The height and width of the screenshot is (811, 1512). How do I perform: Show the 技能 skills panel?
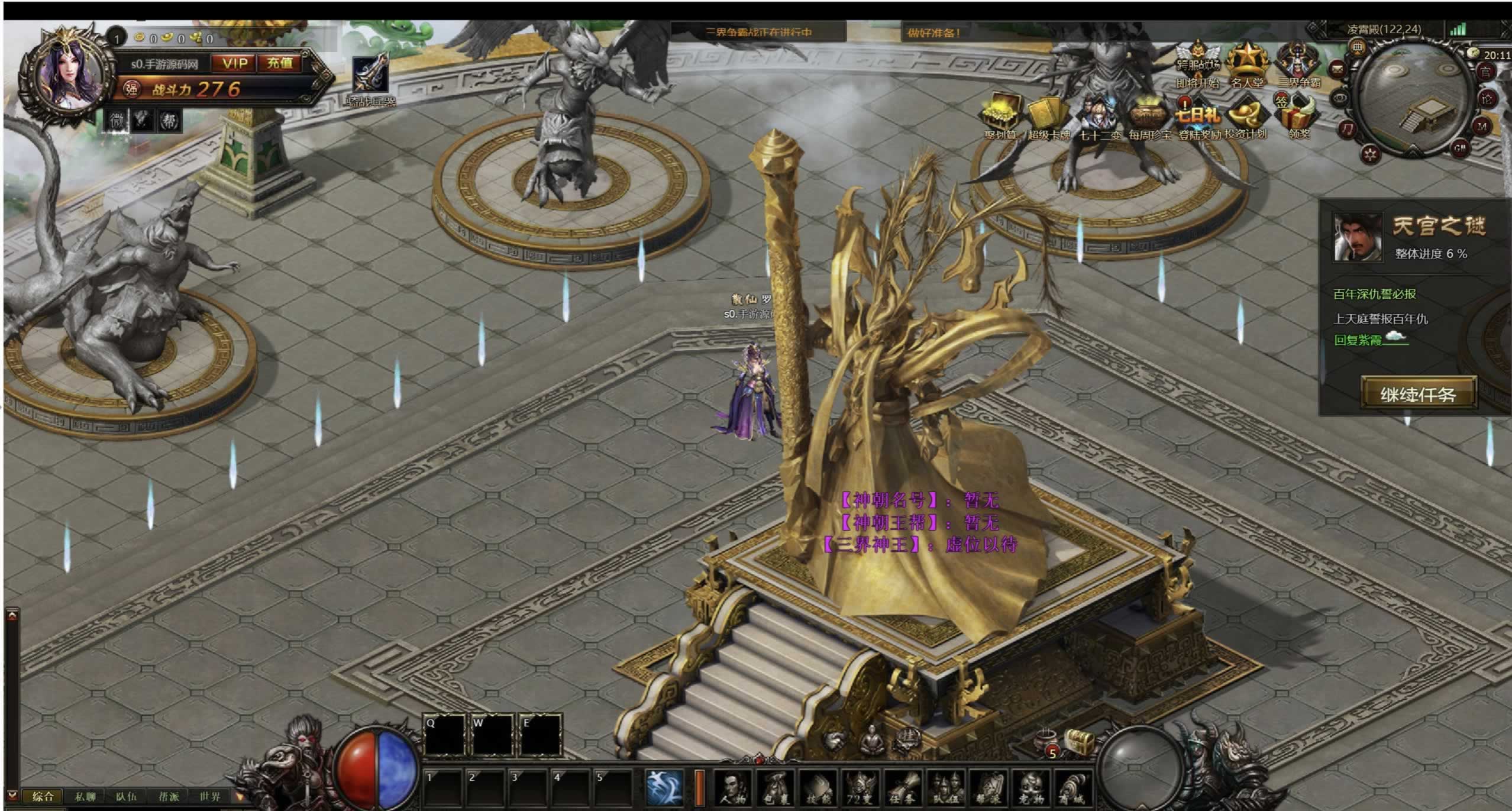pos(818,789)
